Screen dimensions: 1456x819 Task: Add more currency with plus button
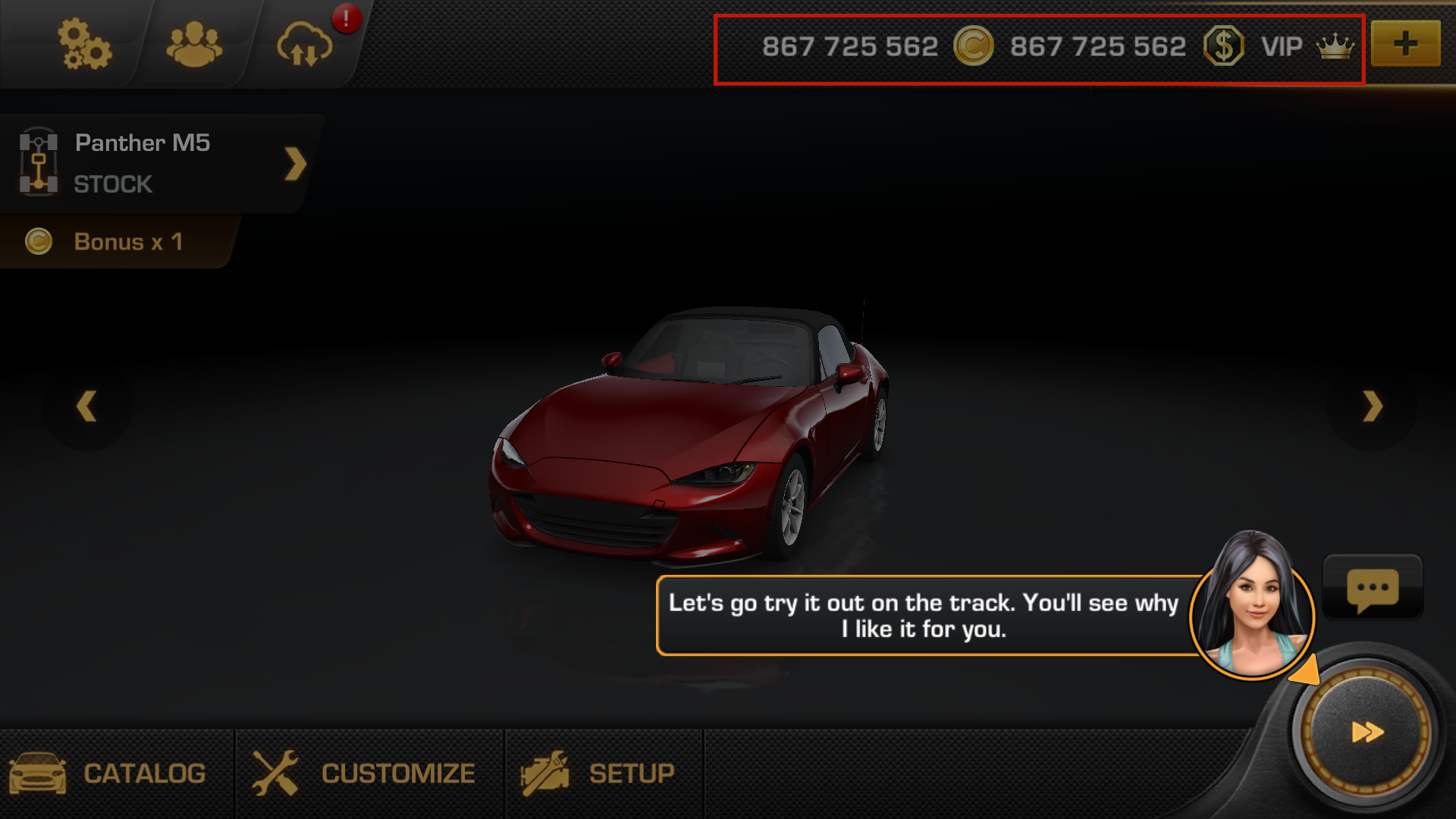[x=1405, y=44]
